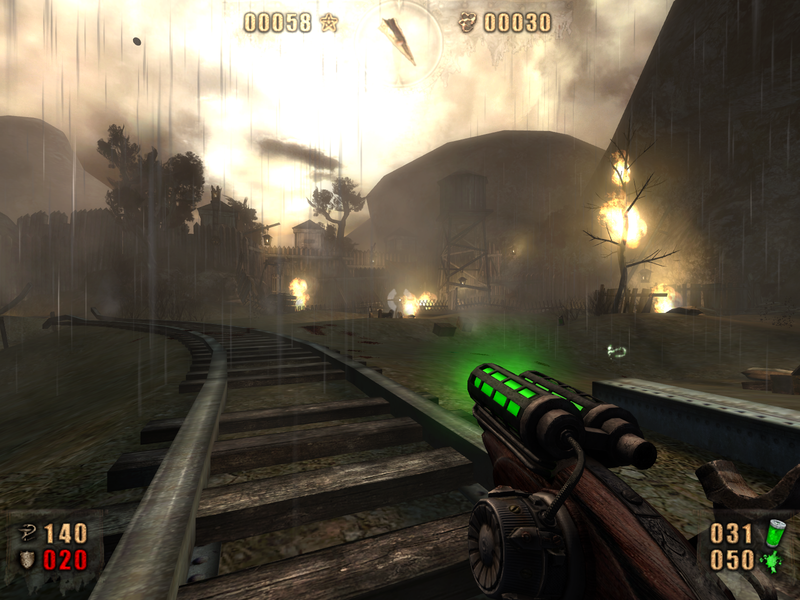Image resolution: width=800 pixels, height=600 pixels.
Task: Click the compass arrow at top center
Action: (x=399, y=38)
